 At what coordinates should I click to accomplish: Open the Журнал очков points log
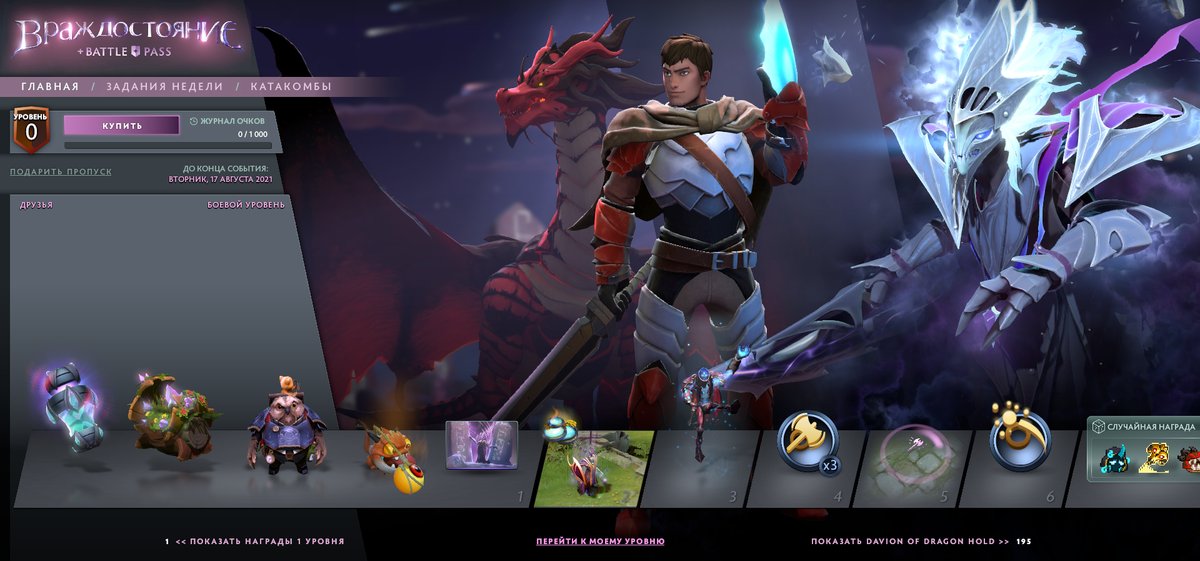pyautogui.click(x=227, y=121)
